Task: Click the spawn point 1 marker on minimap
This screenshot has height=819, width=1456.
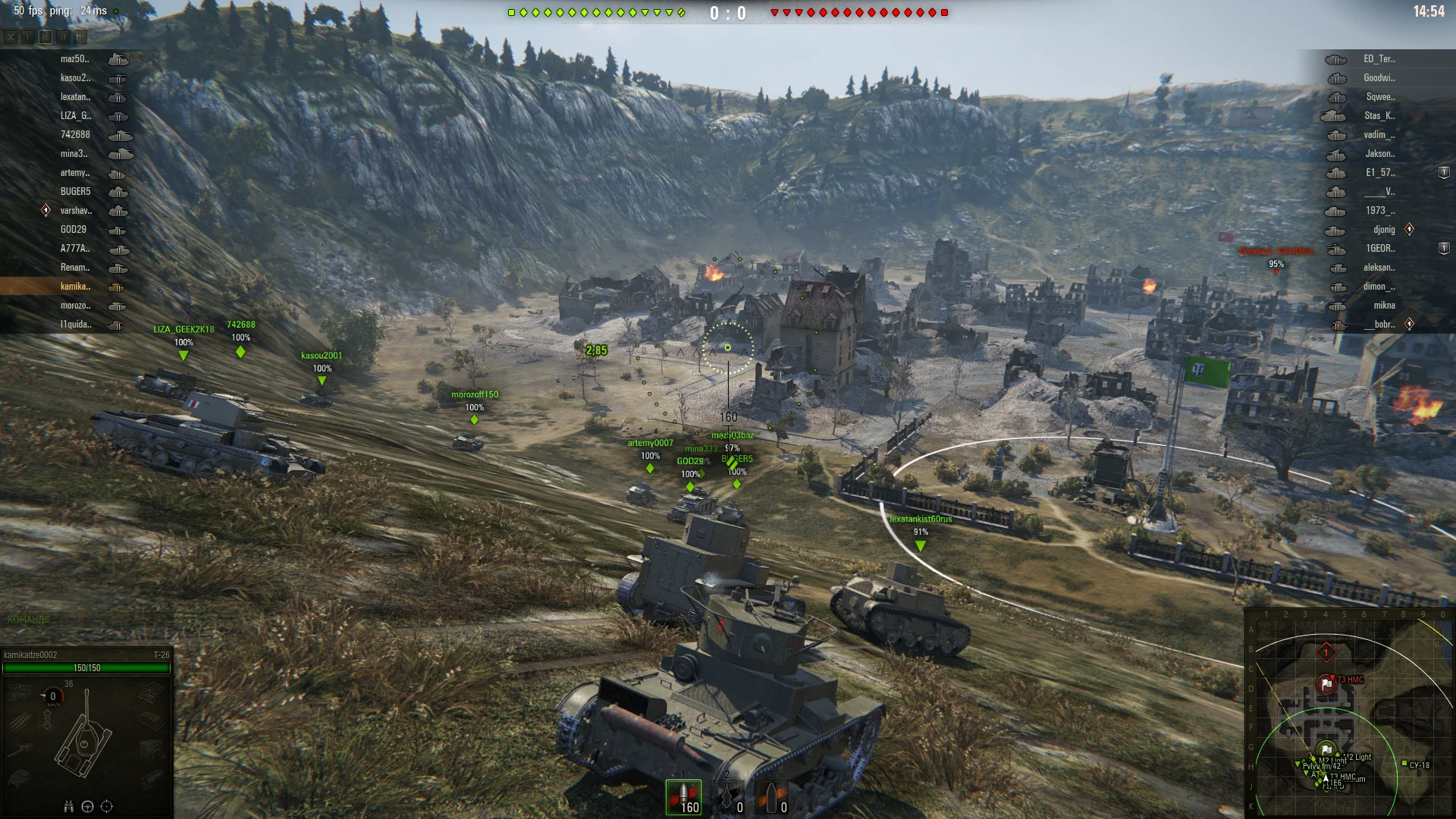Action: point(1326,652)
